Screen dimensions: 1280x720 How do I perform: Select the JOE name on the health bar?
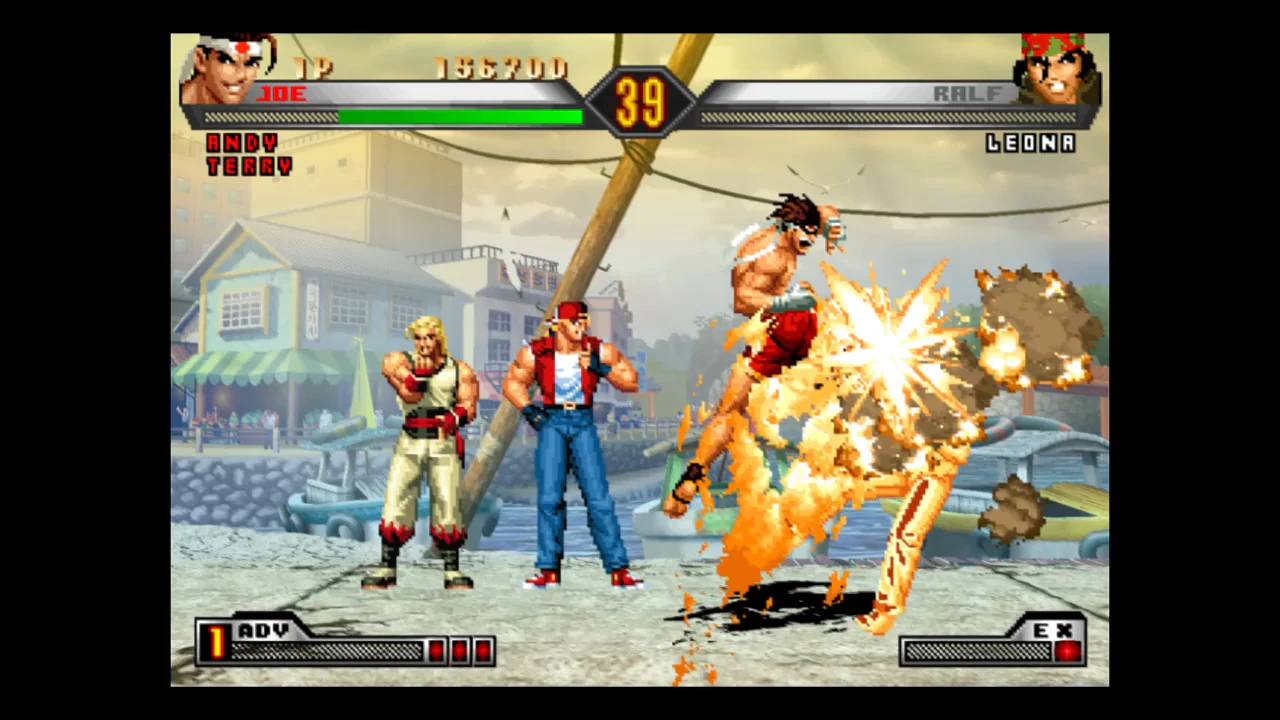click(x=283, y=93)
